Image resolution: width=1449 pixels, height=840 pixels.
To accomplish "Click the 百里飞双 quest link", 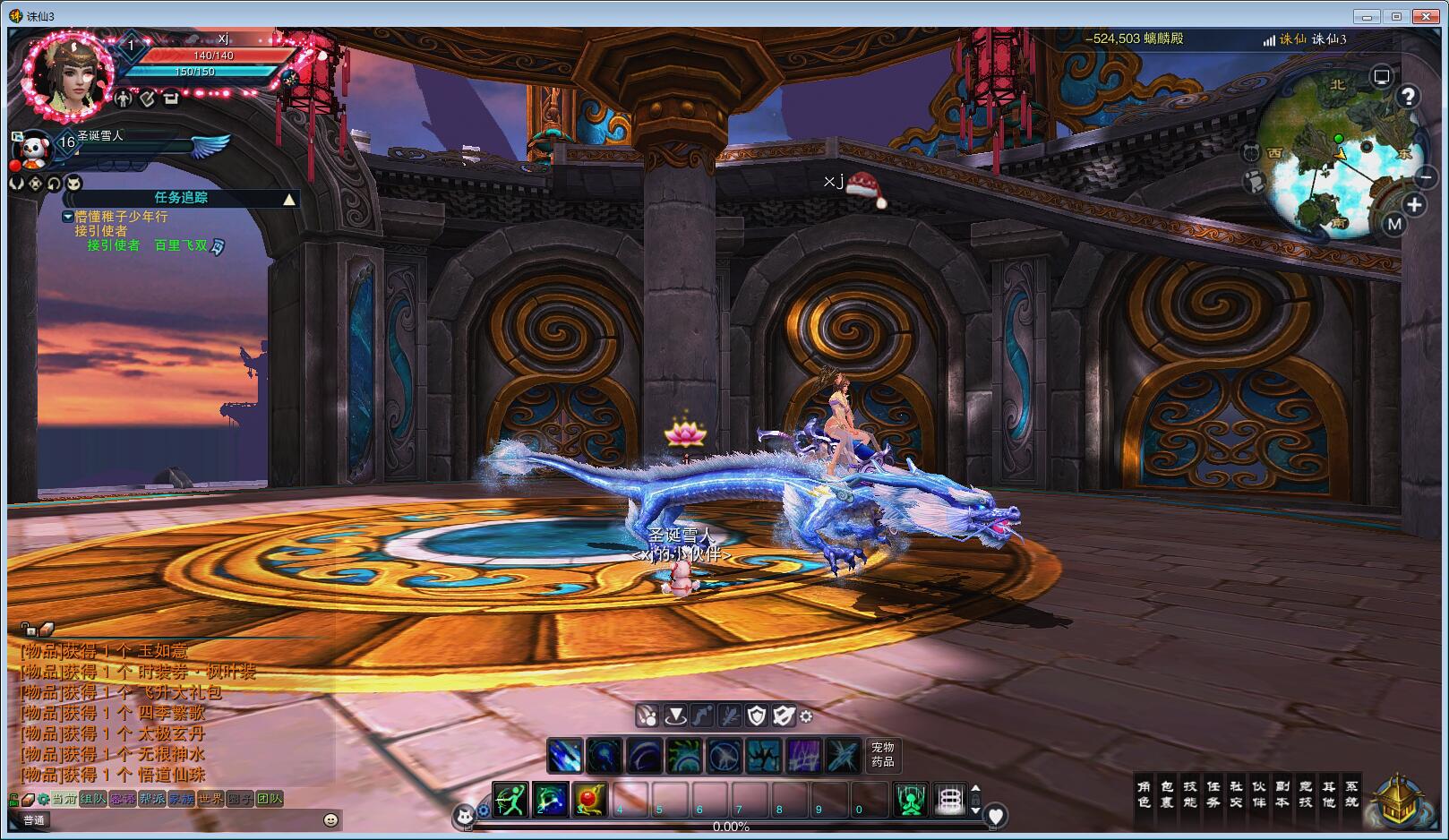I will click(x=181, y=244).
